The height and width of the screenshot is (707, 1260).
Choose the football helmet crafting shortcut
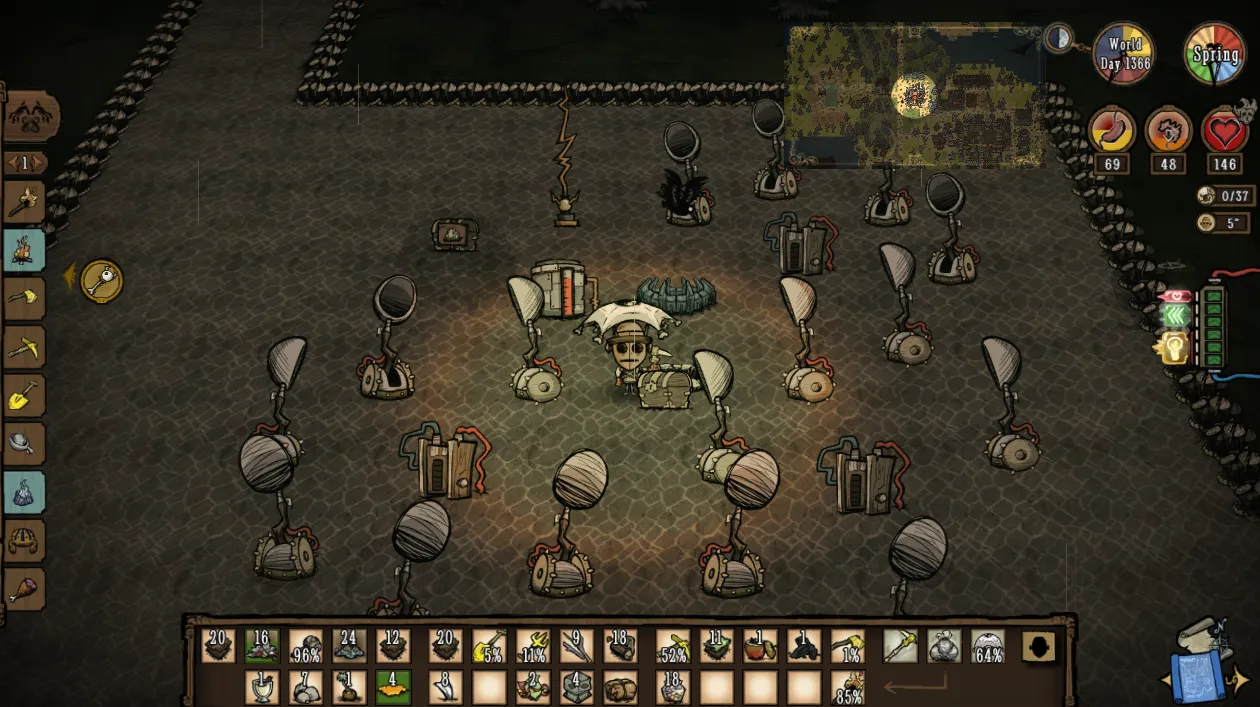pos(24,541)
